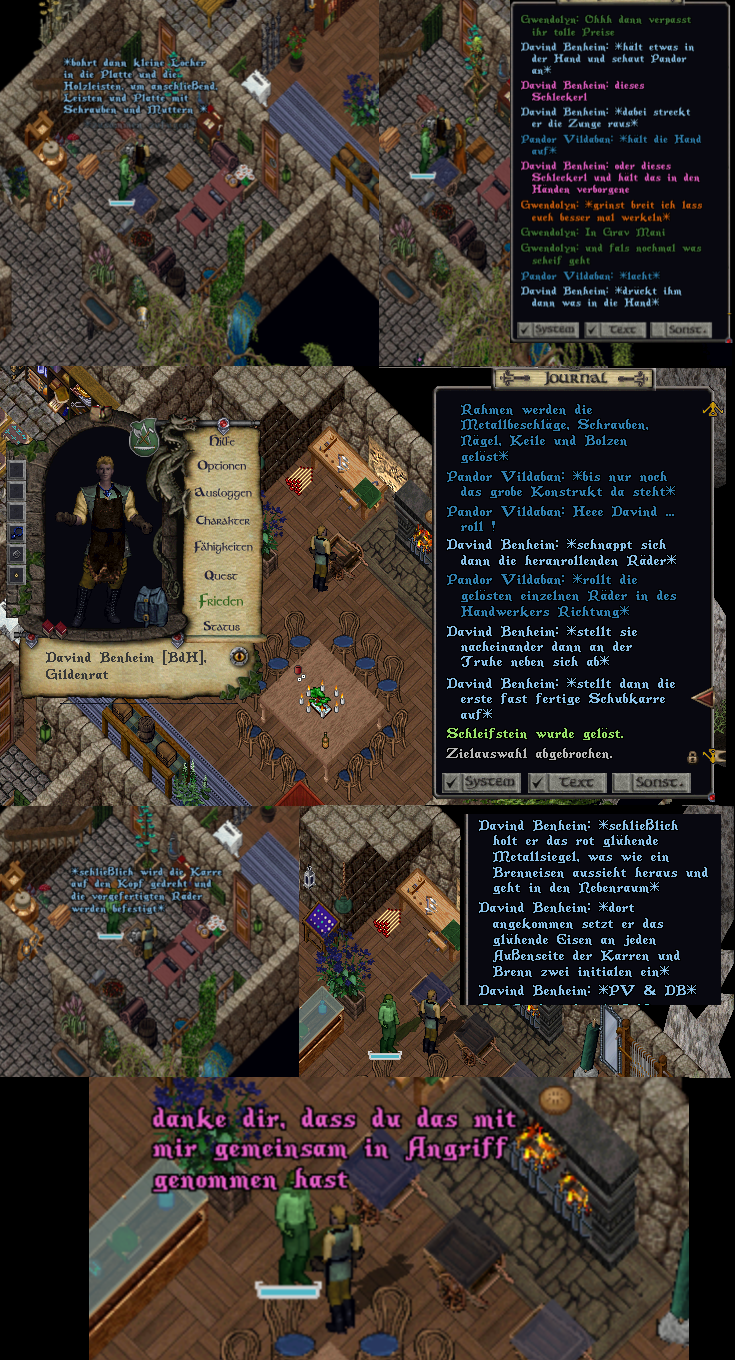
Task: Open the red books at the paperdoll base
Action: point(53,629)
